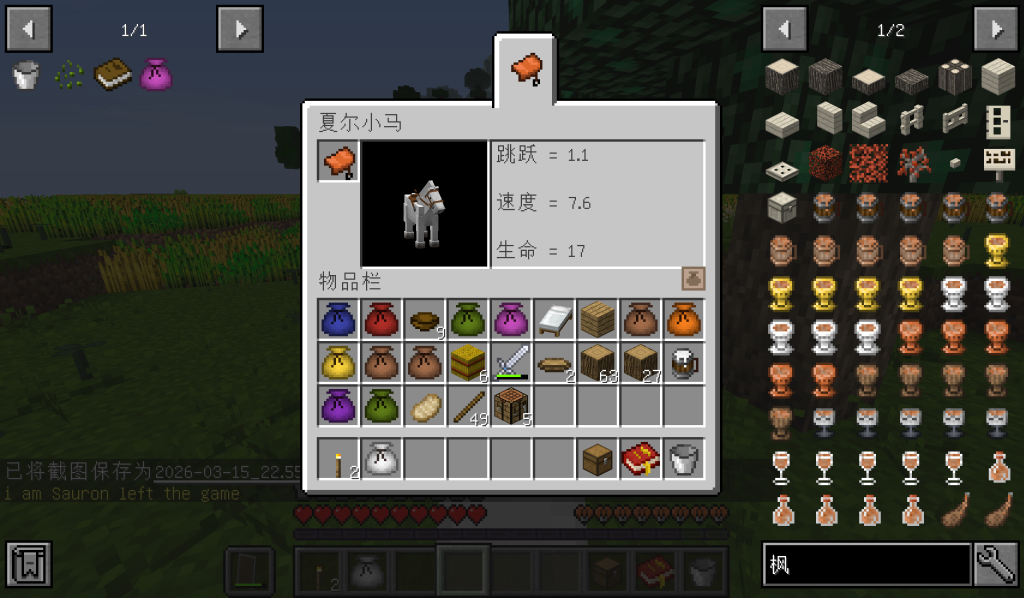Screen dimensions: 1024x598
Task: Select the saddle tab above the horse panel
Action: coord(526,70)
